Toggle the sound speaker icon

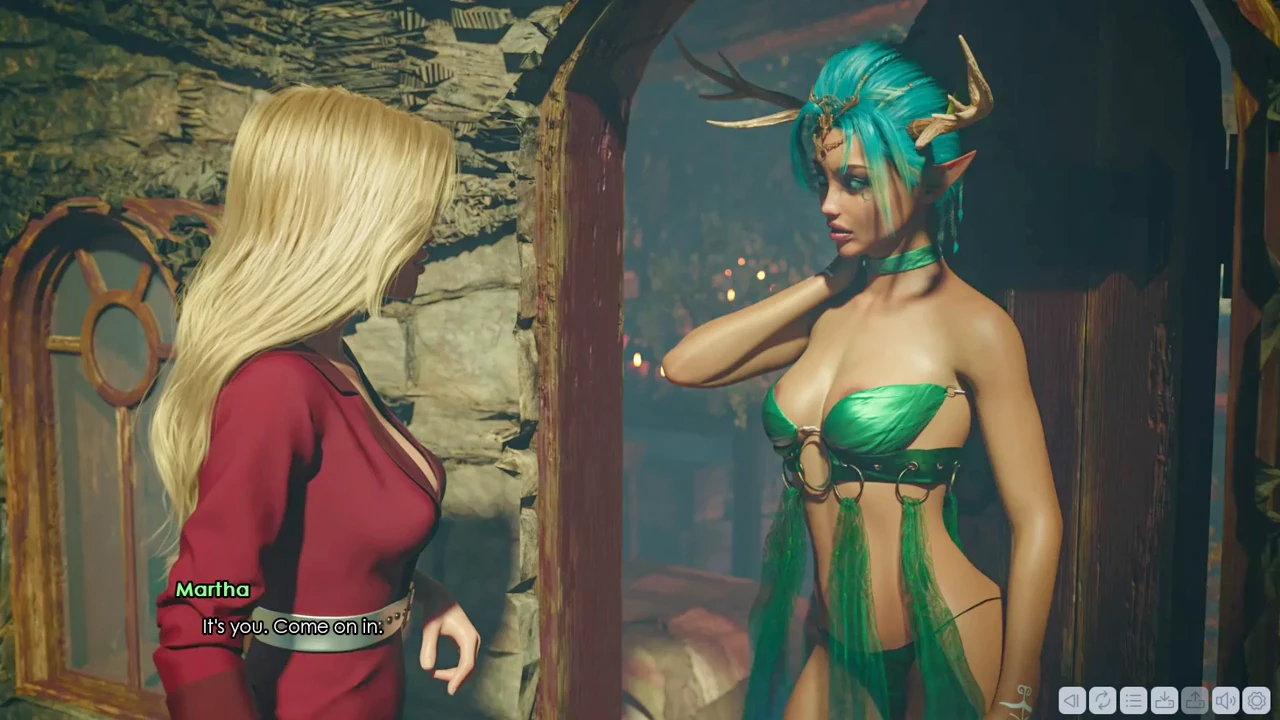[1226, 701]
